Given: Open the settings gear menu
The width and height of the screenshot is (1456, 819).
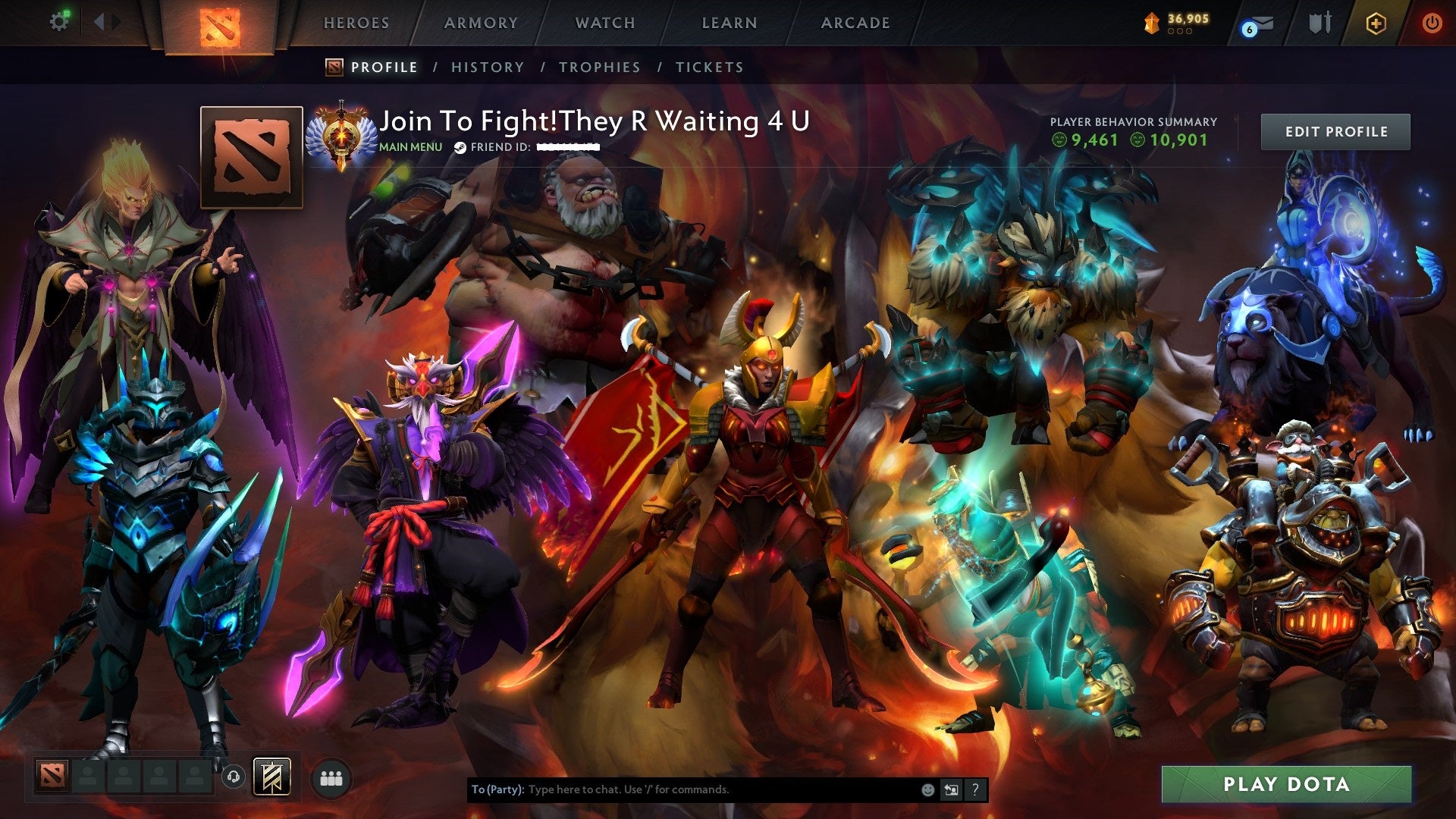Looking at the screenshot, I should click(x=59, y=22).
